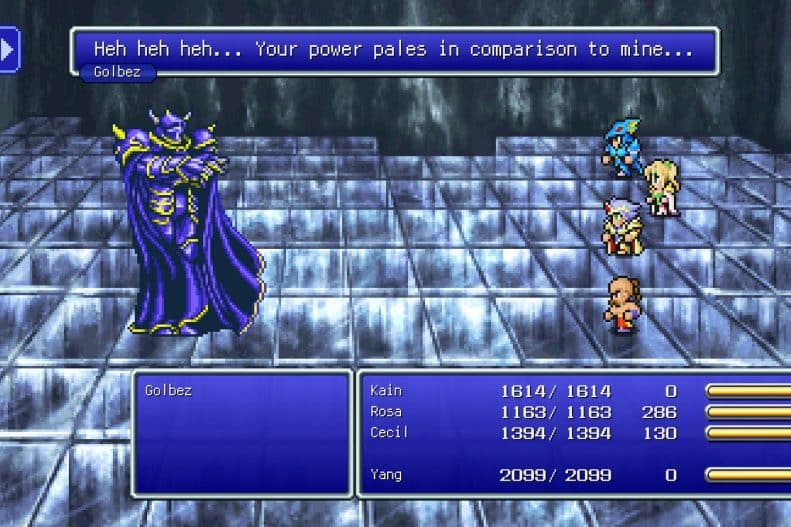Advance Golbez's dialogue message box
Image resolution: width=791 pixels, height=527 pixels.
click(x=394, y=48)
